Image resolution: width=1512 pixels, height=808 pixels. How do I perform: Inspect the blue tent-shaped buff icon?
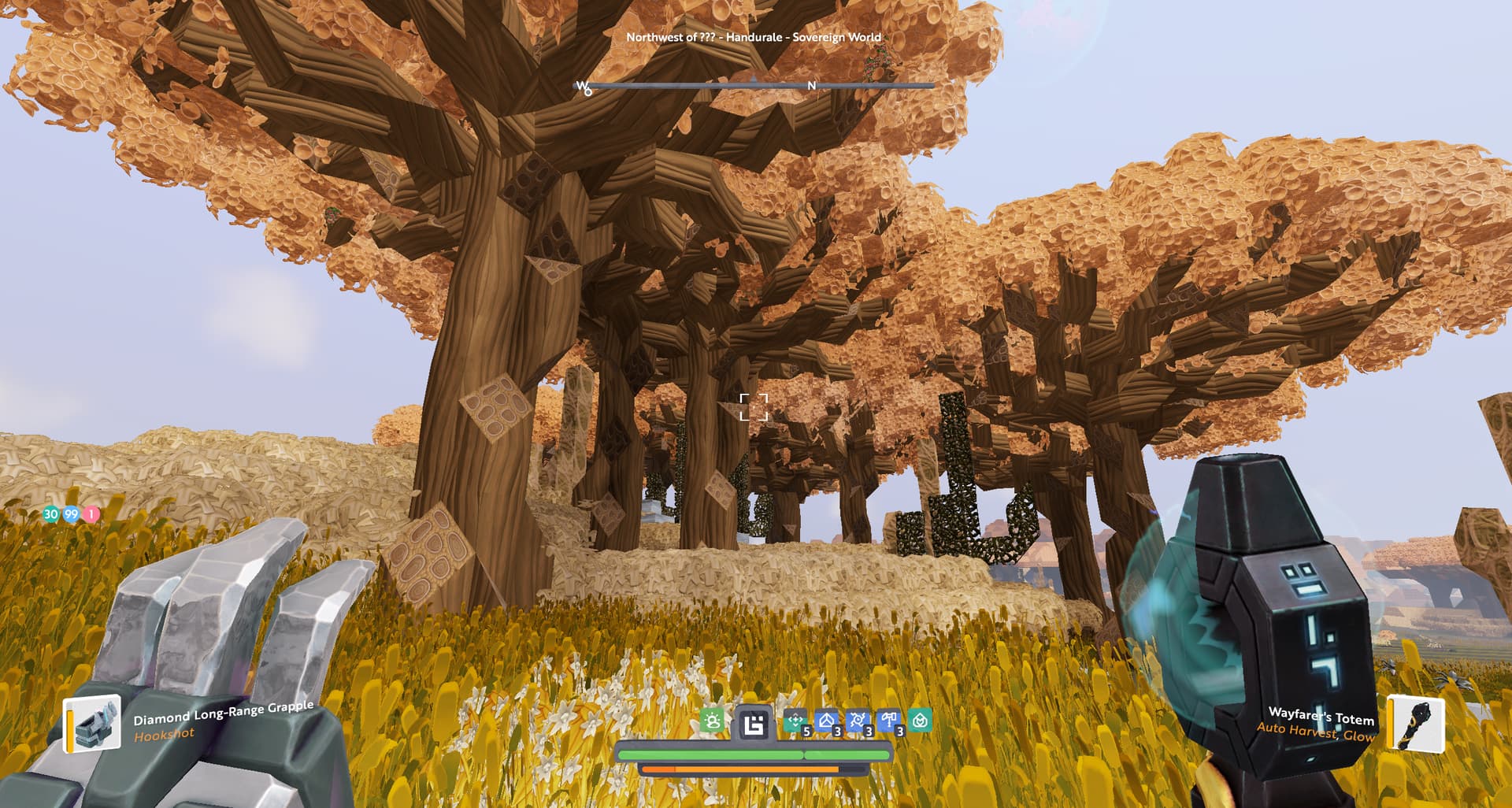[x=827, y=721]
